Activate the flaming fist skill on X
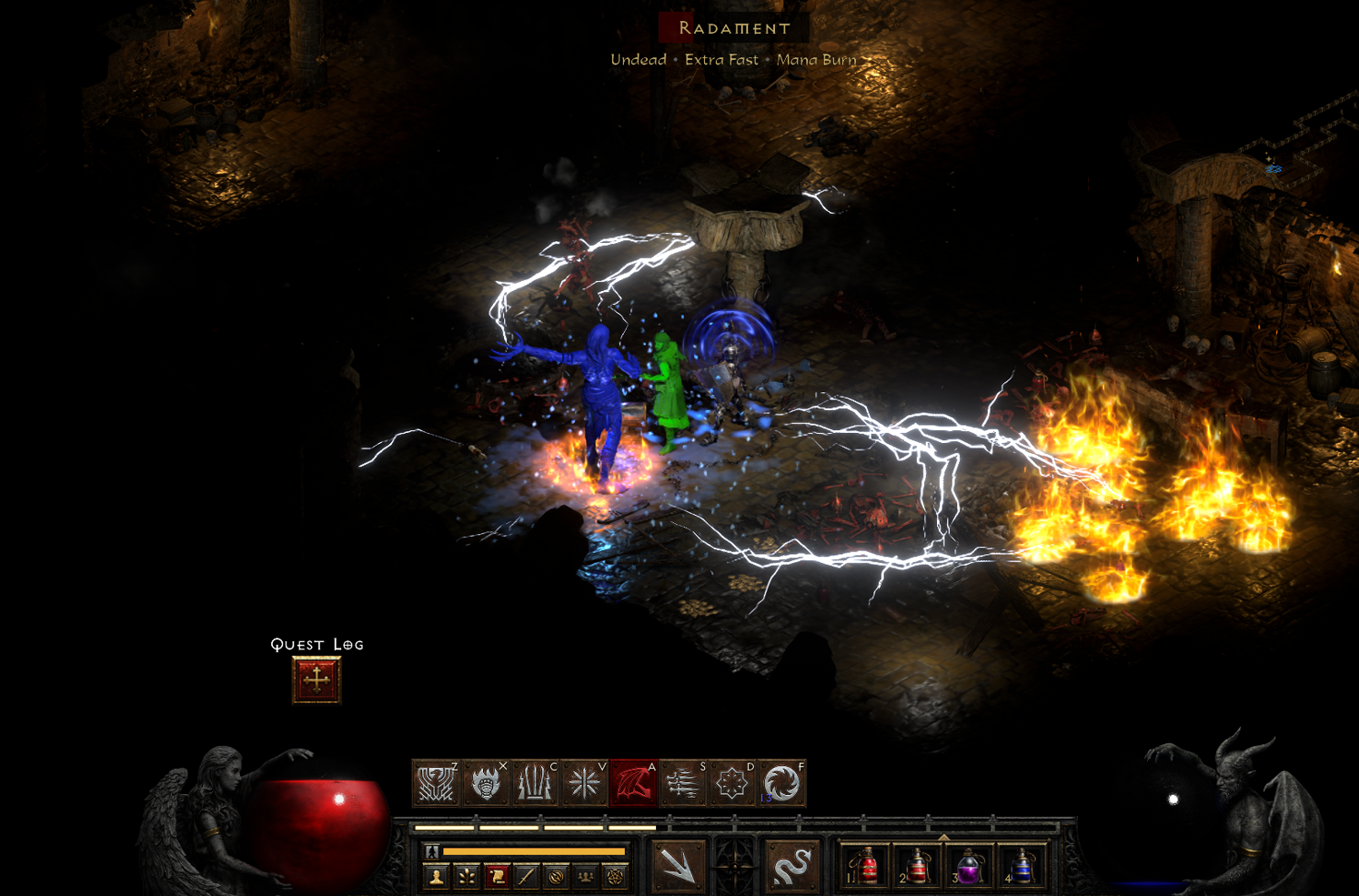 click(x=486, y=783)
